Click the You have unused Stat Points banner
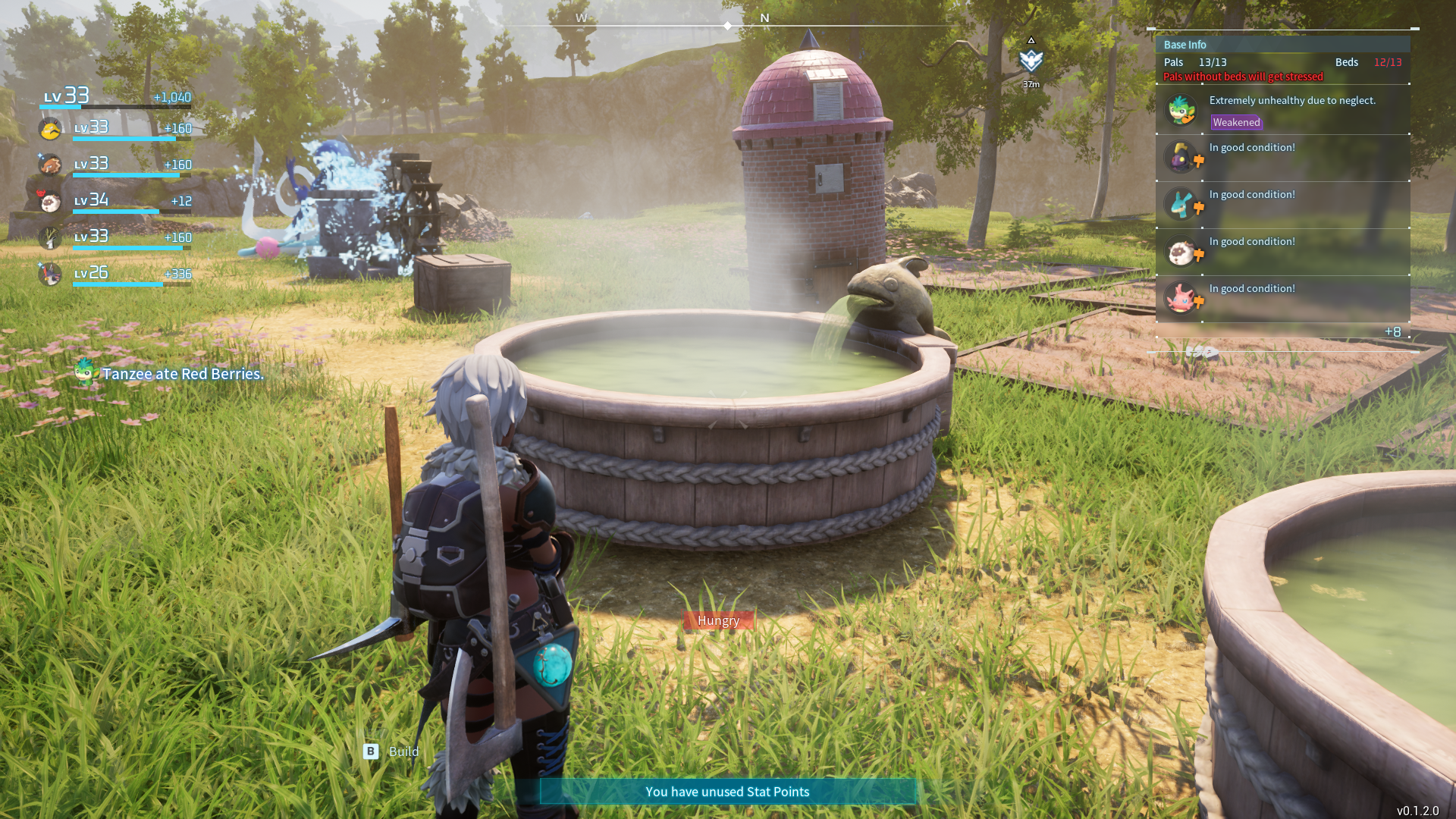 point(727,791)
